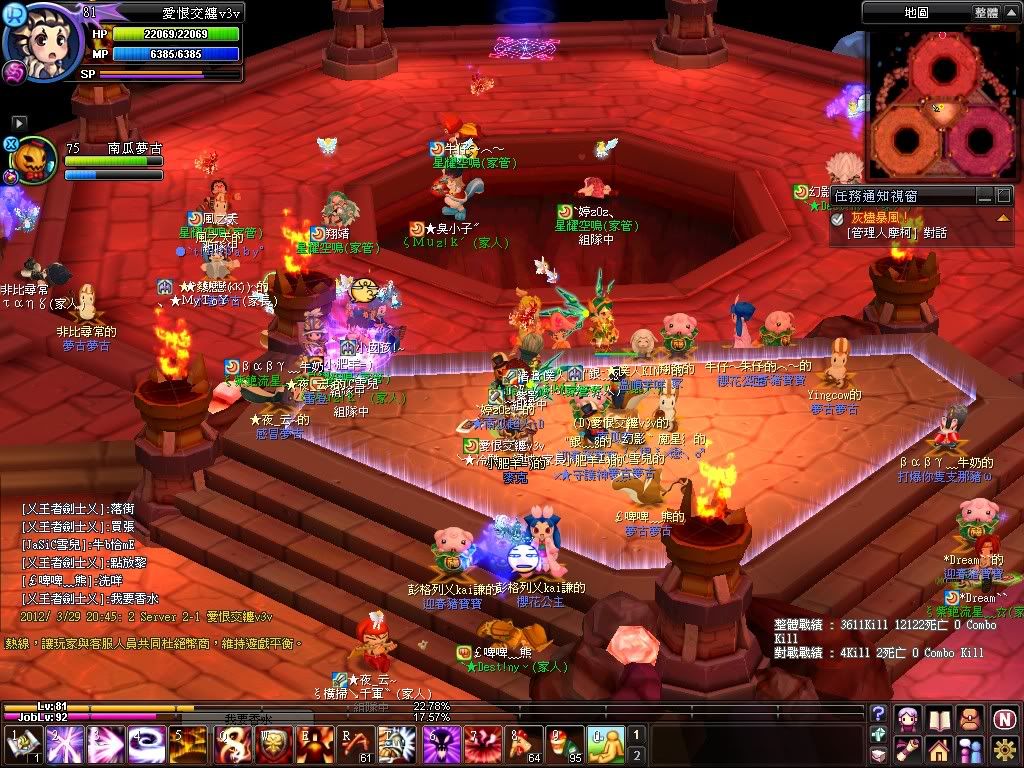1024x768 pixels.
Task: Select the 灰燼暴風 quest entry
Action: (879, 217)
